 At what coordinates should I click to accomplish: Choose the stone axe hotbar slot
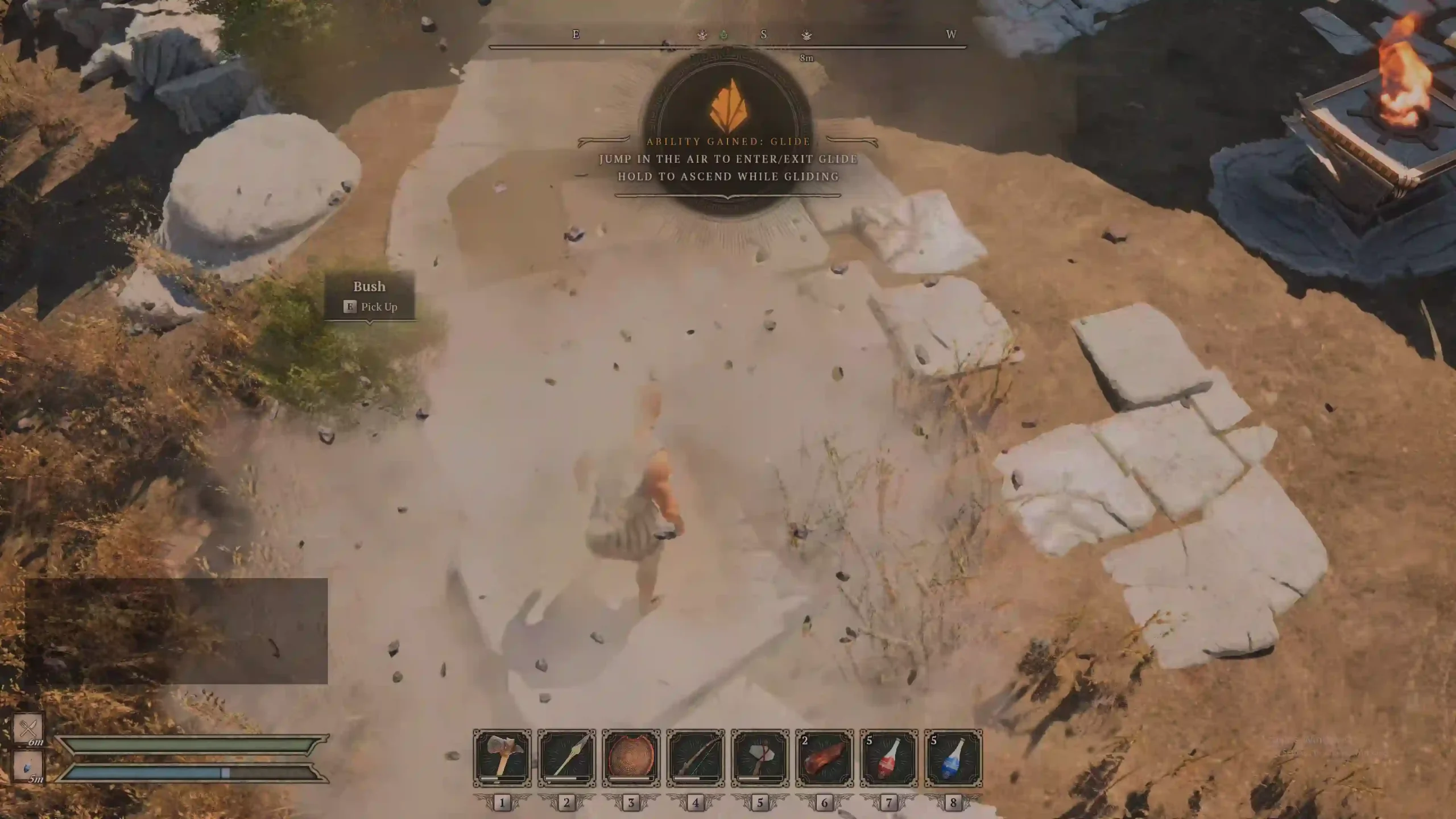pyautogui.click(x=760, y=758)
